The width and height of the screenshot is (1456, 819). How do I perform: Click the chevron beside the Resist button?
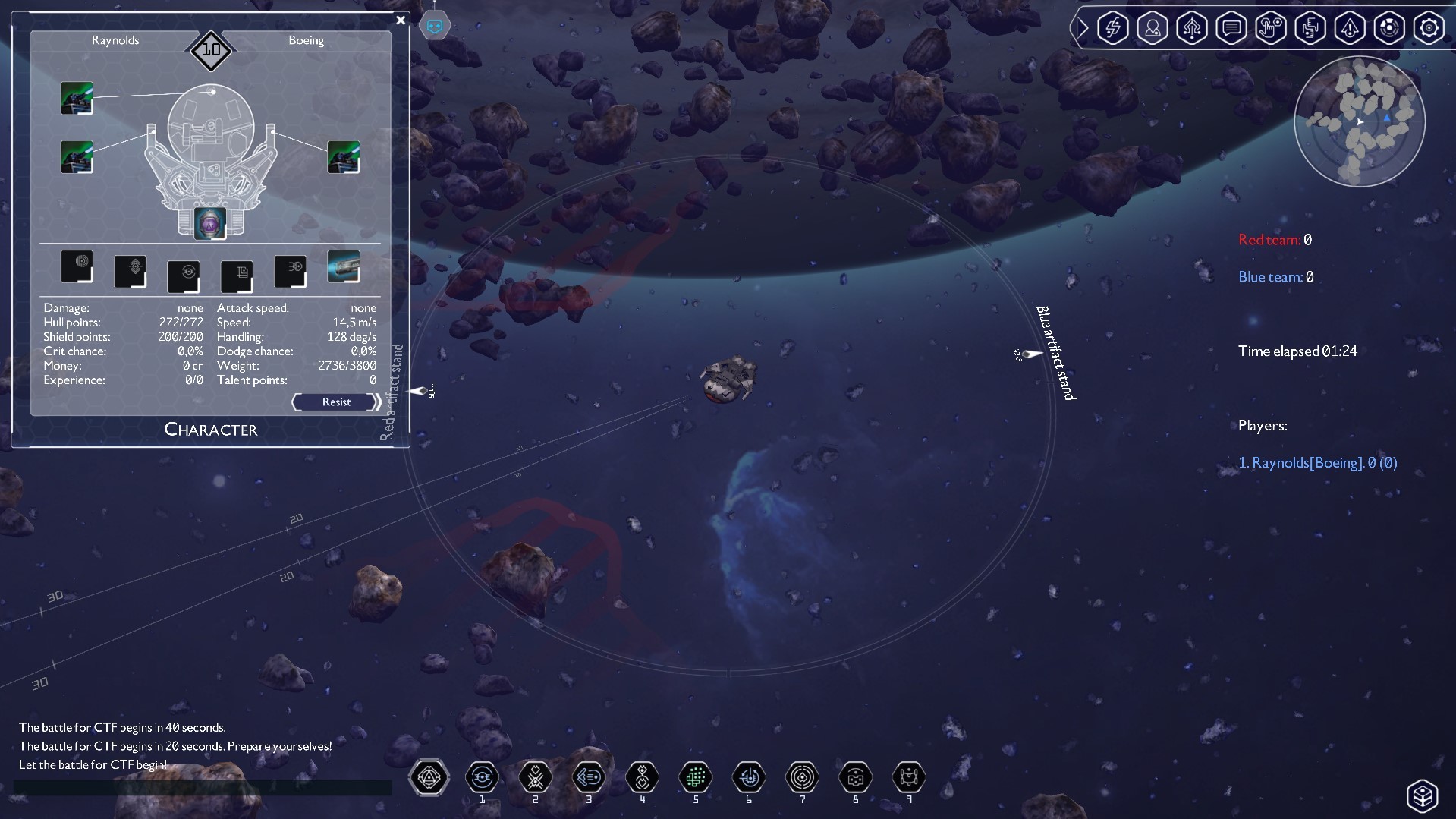376,402
